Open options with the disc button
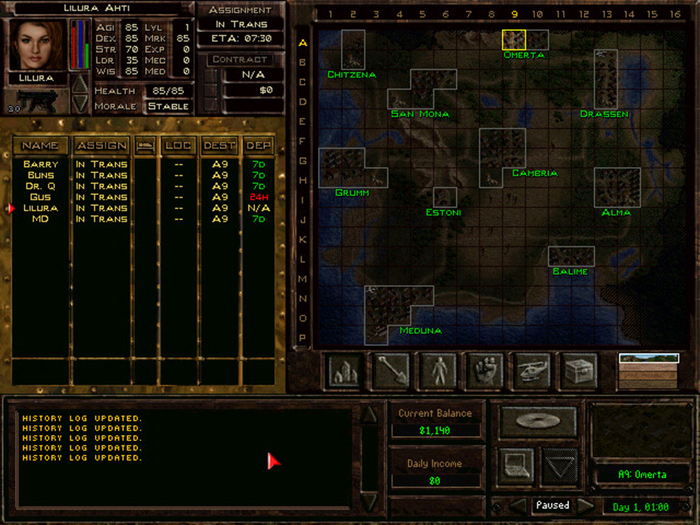 tap(538, 422)
